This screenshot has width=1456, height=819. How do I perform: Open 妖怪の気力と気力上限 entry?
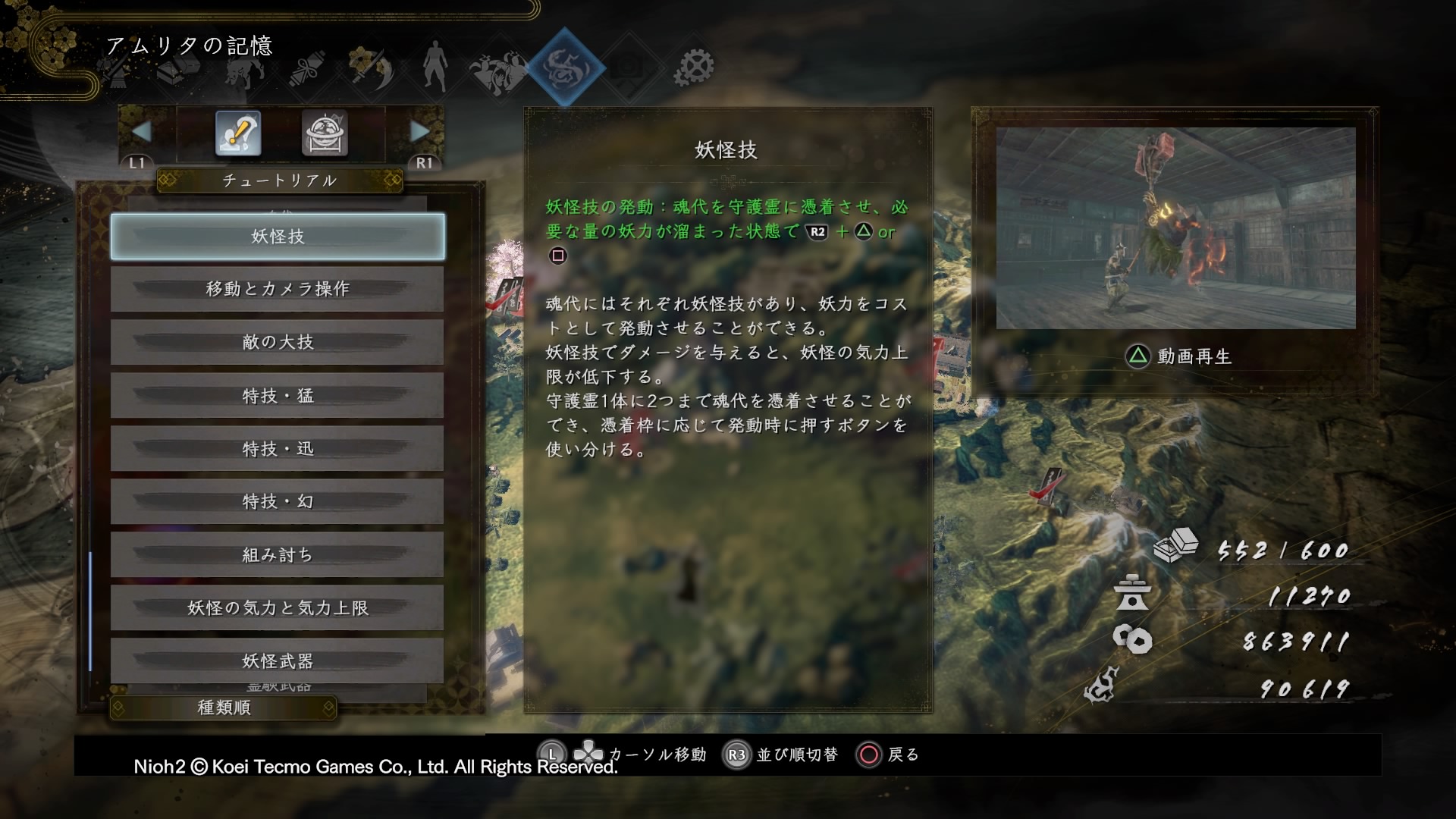[278, 607]
